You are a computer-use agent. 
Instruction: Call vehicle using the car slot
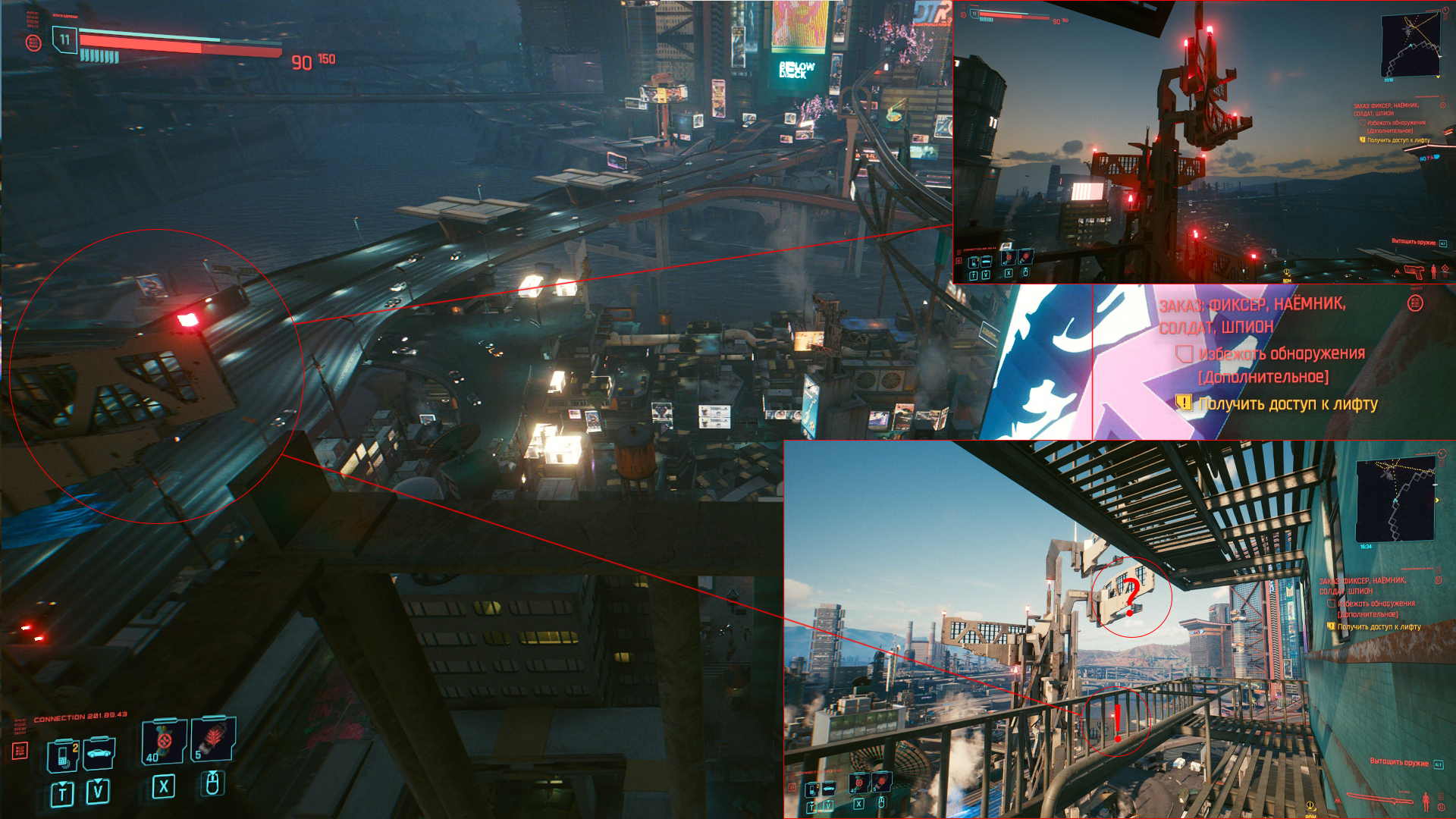(99, 753)
